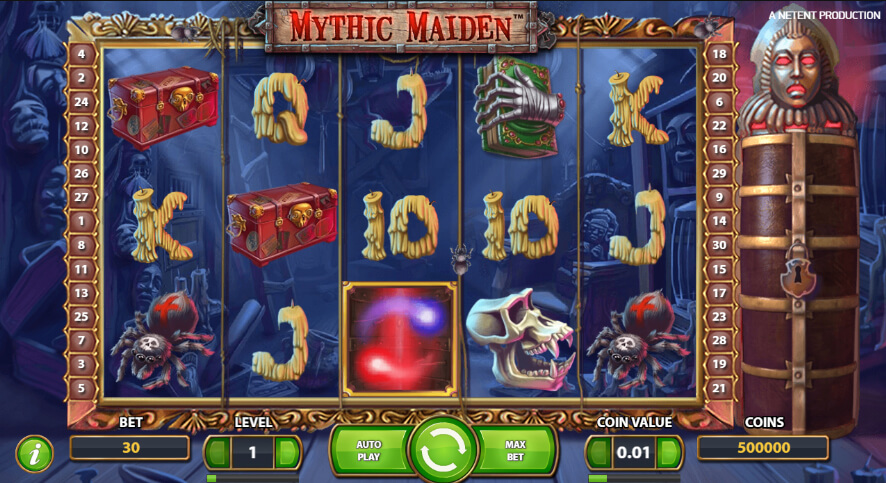This screenshot has width=886, height=483.
Task: Lower the coin value
Action: (x=600, y=452)
